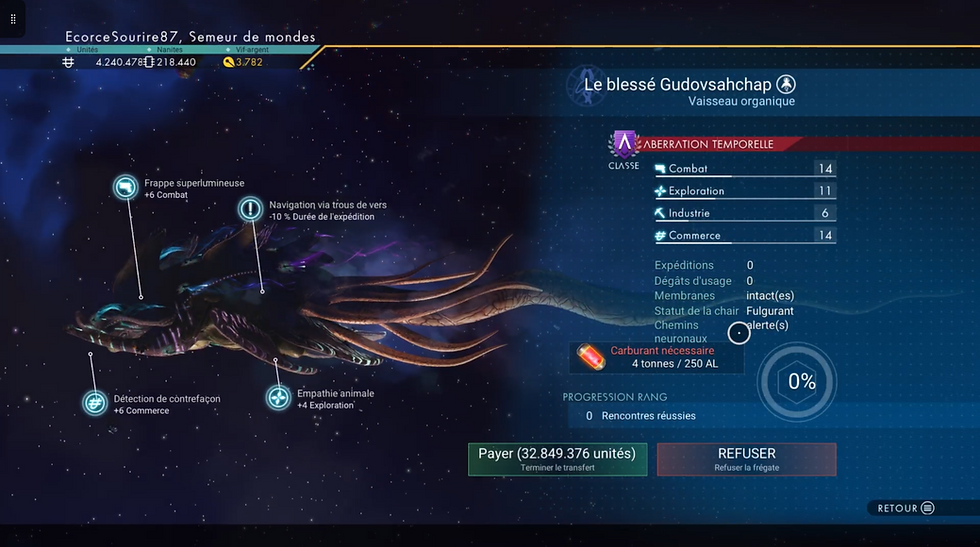This screenshot has height=547, width=980.
Task: Inspect the Navigation via trous de vers trait
Action: [251, 209]
